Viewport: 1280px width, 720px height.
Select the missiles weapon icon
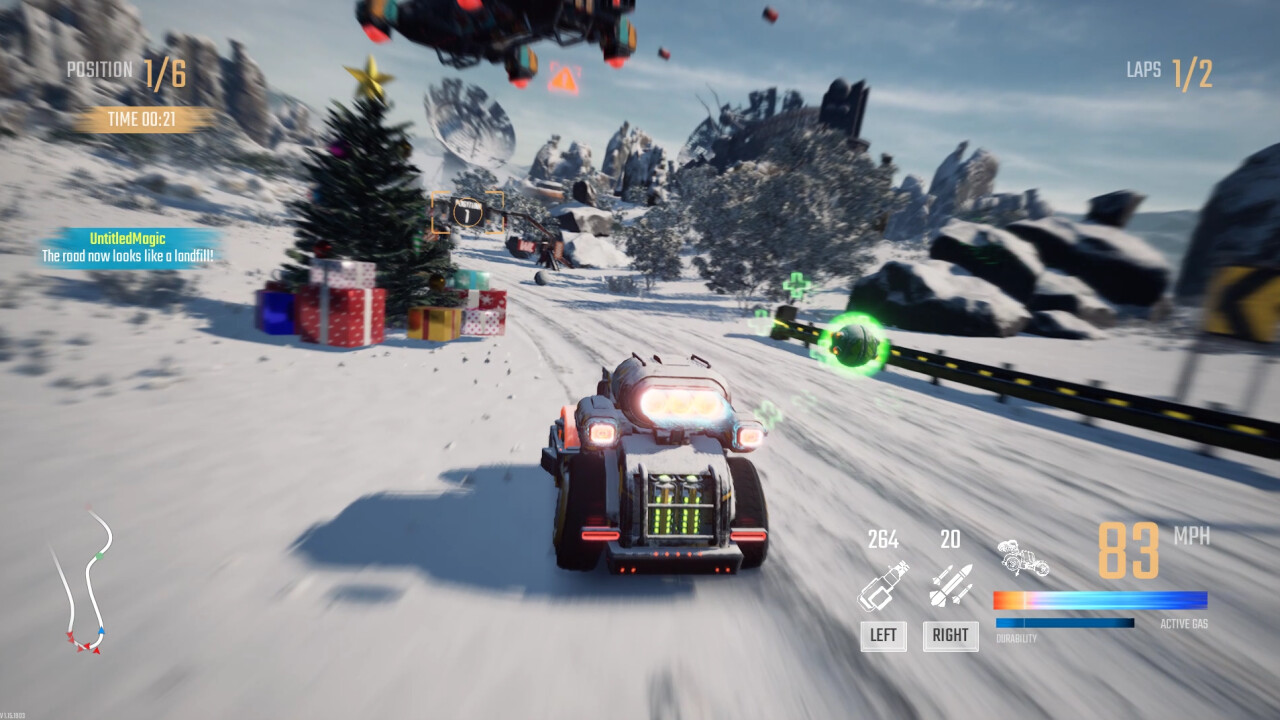pyautogui.click(x=950, y=586)
